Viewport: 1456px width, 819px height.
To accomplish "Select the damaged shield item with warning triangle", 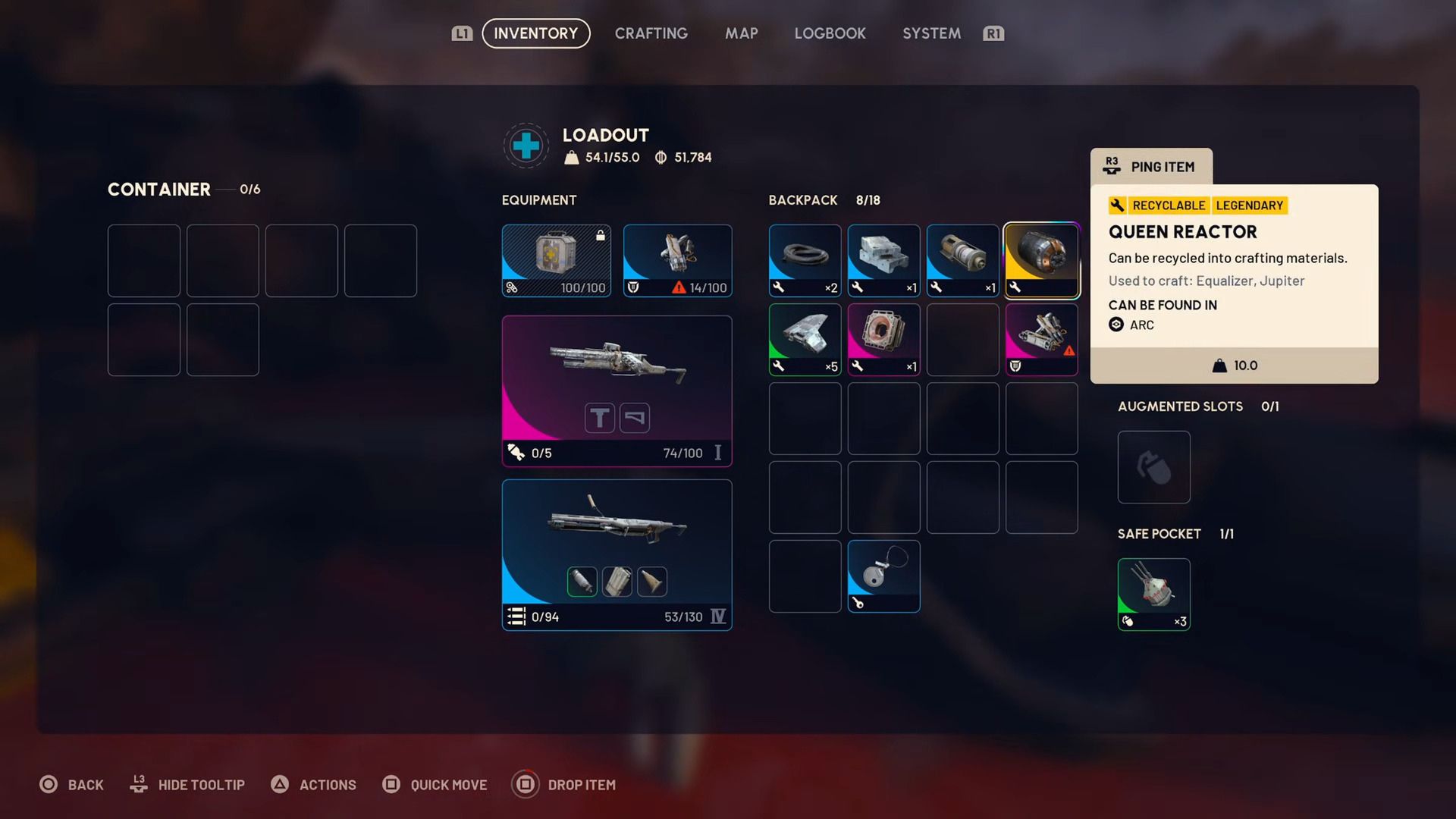I will coord(1042,339).
